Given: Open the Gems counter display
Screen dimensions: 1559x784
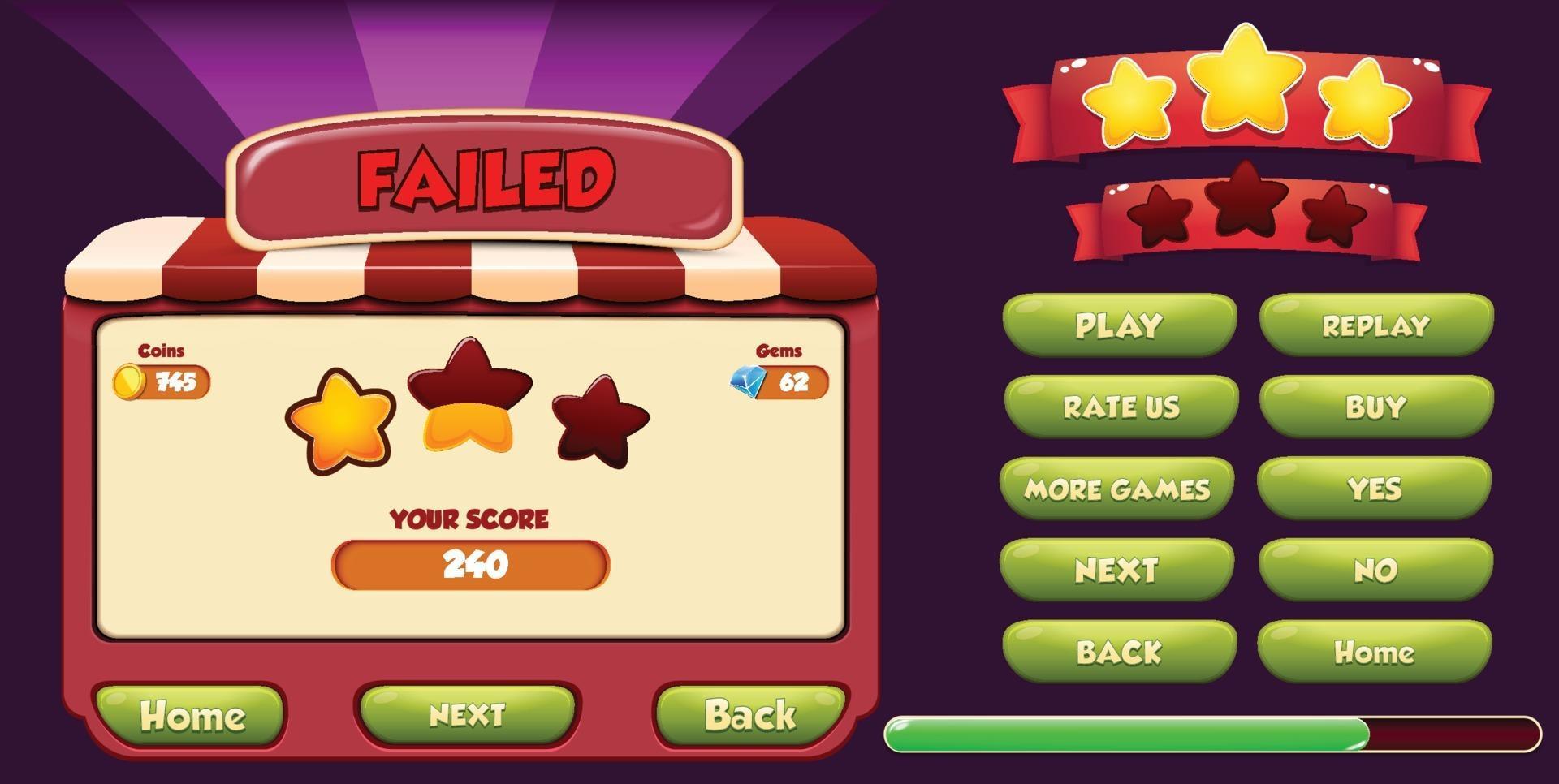Looking at the screenshot, I should (x=779, y=381).
